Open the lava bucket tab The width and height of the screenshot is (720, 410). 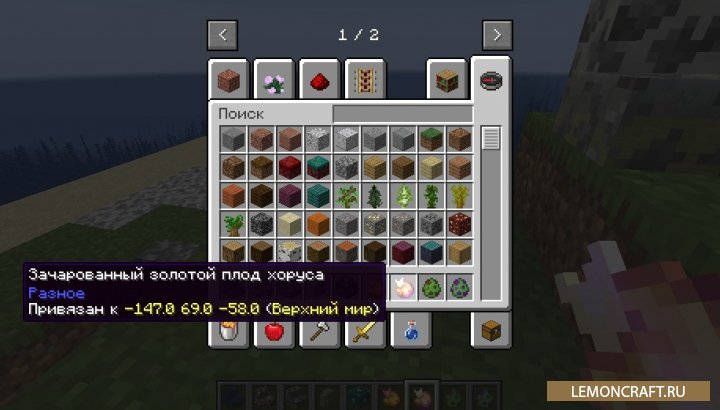point(227,330)
